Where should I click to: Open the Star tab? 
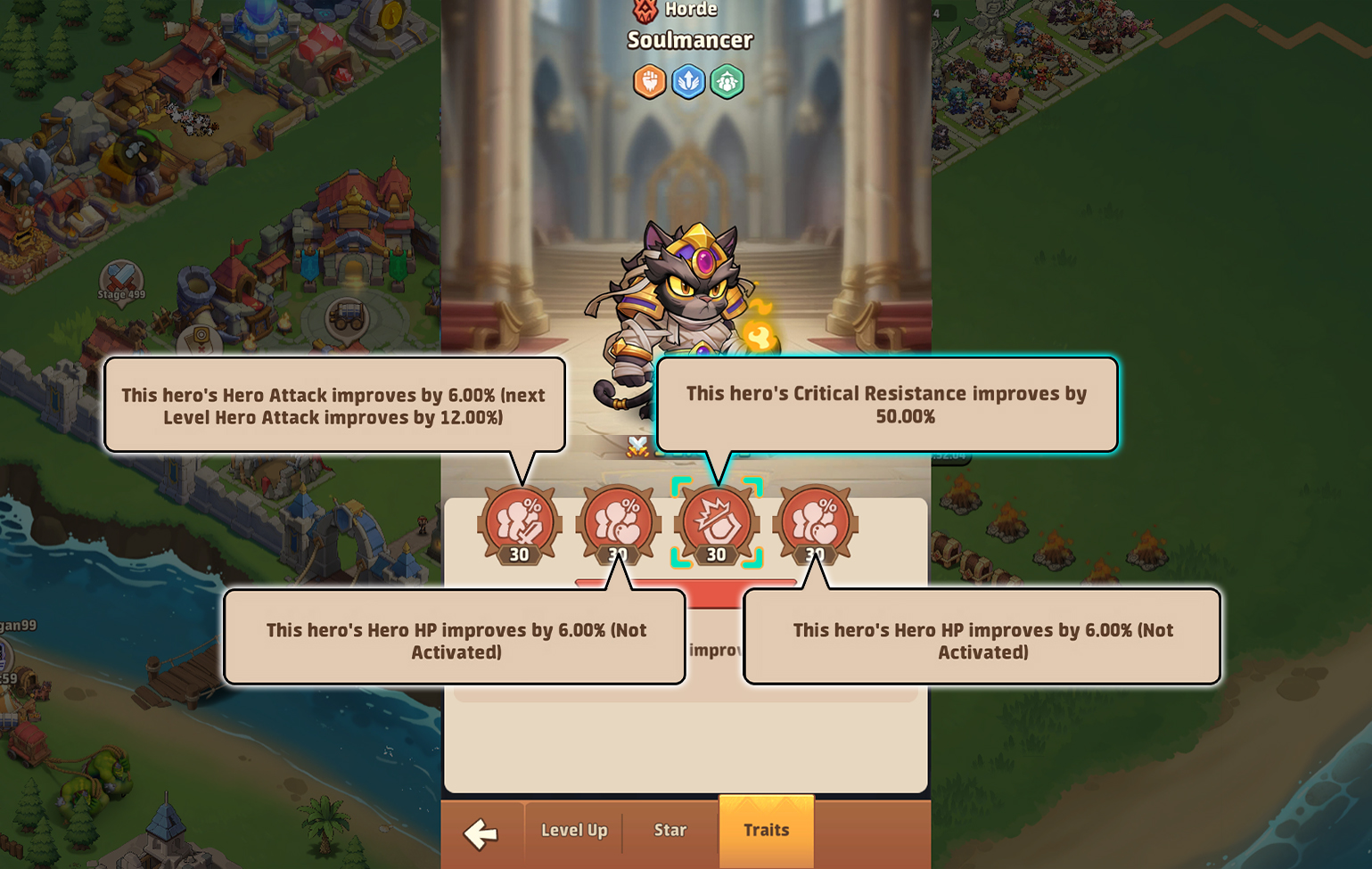pos(670,831)
